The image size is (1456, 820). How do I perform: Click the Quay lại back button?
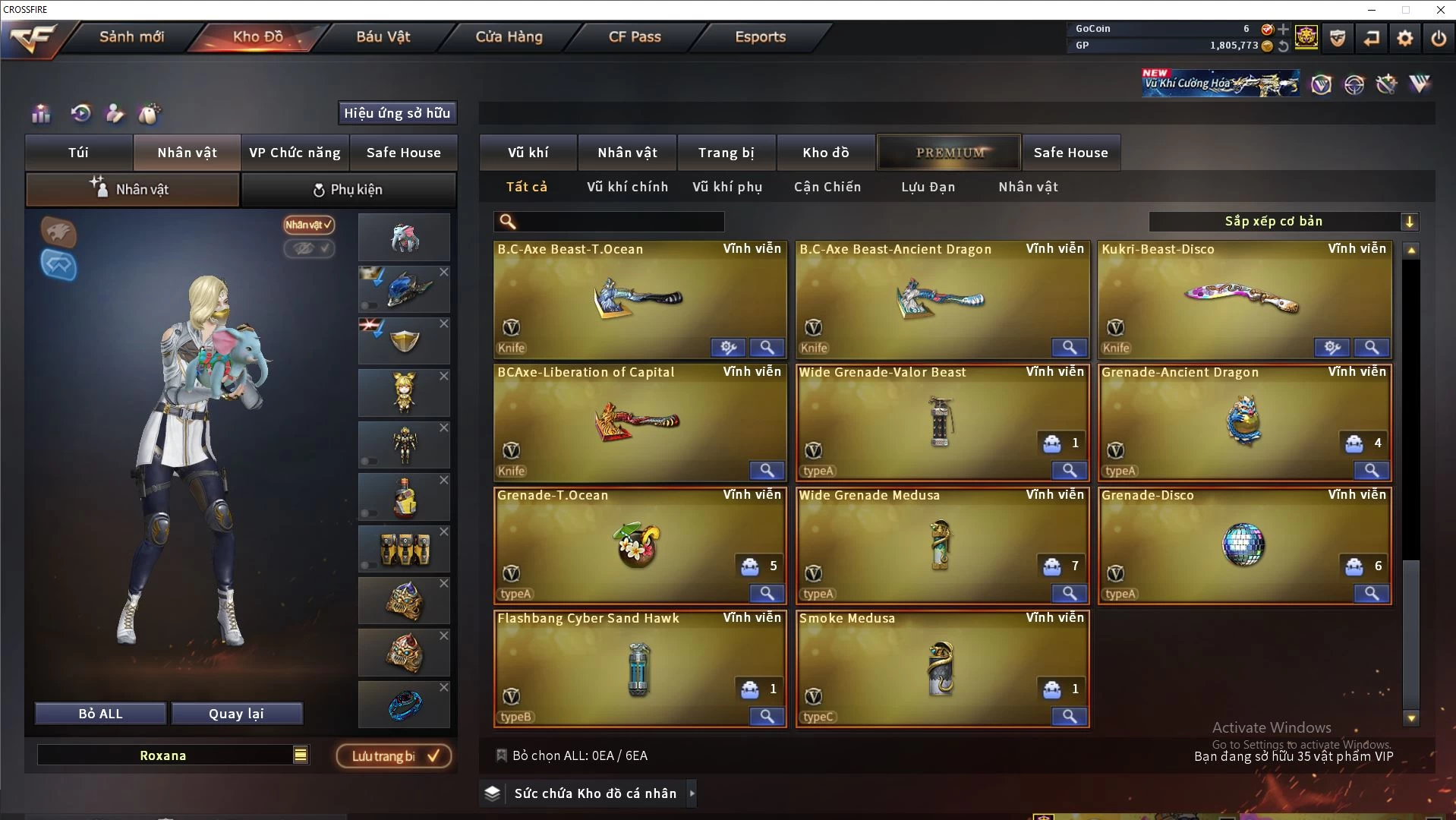pyautogui.click(x=236, y=714)
